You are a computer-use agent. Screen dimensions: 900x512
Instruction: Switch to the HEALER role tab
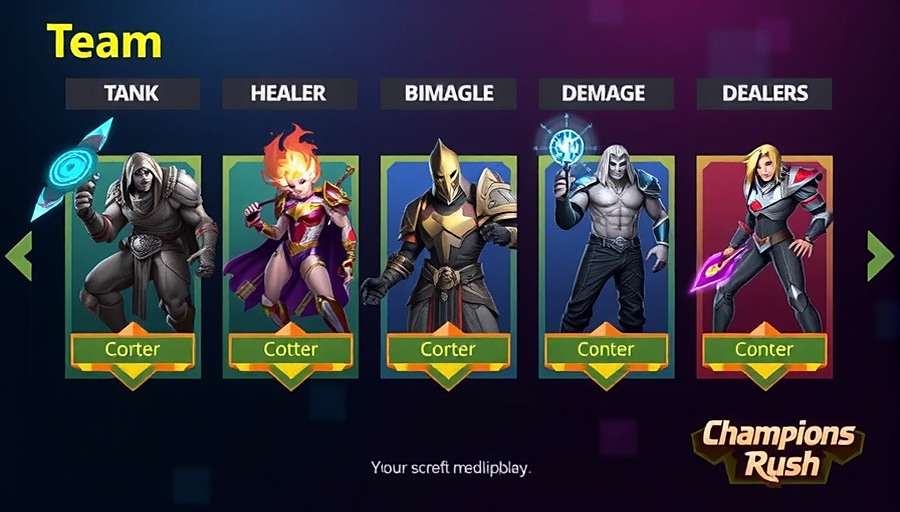289,94
